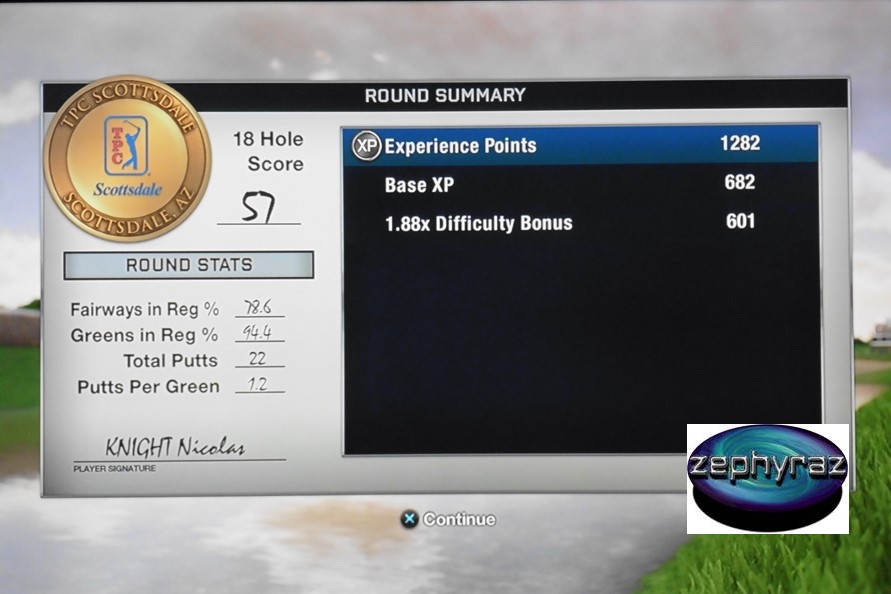Choose the Base XP row
The image size is (891, 594).
pyautogui.click(x=580, y=184)
